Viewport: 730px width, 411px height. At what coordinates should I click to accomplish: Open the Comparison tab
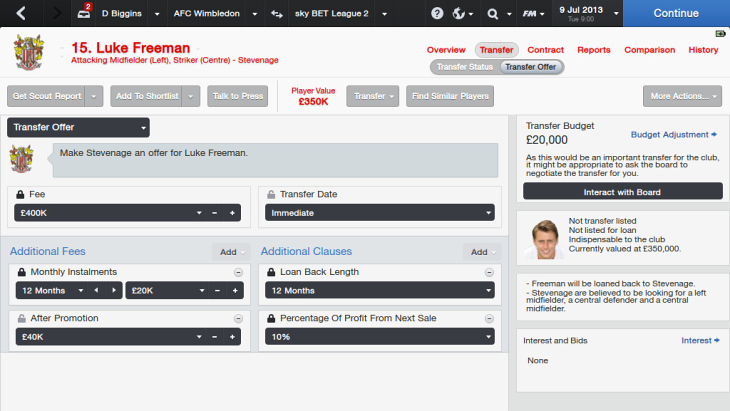[x=649, y=50]
